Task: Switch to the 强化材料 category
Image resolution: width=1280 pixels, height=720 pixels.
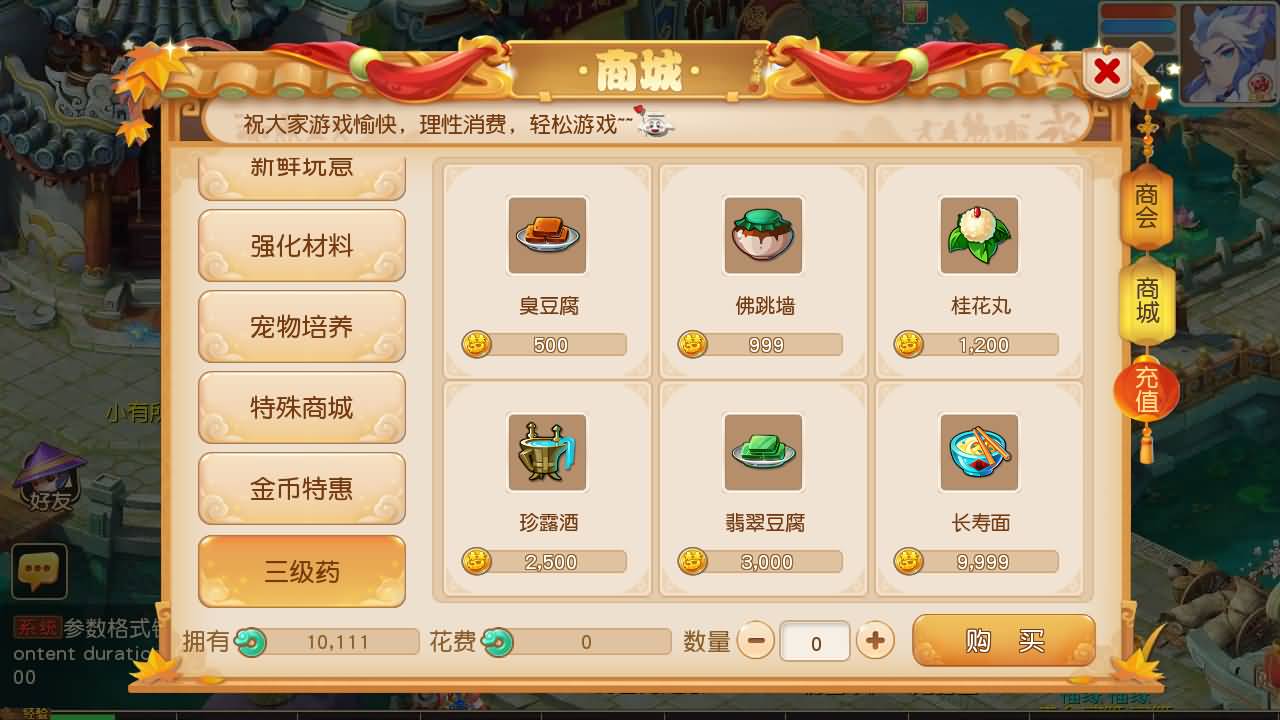Action: 301,246
